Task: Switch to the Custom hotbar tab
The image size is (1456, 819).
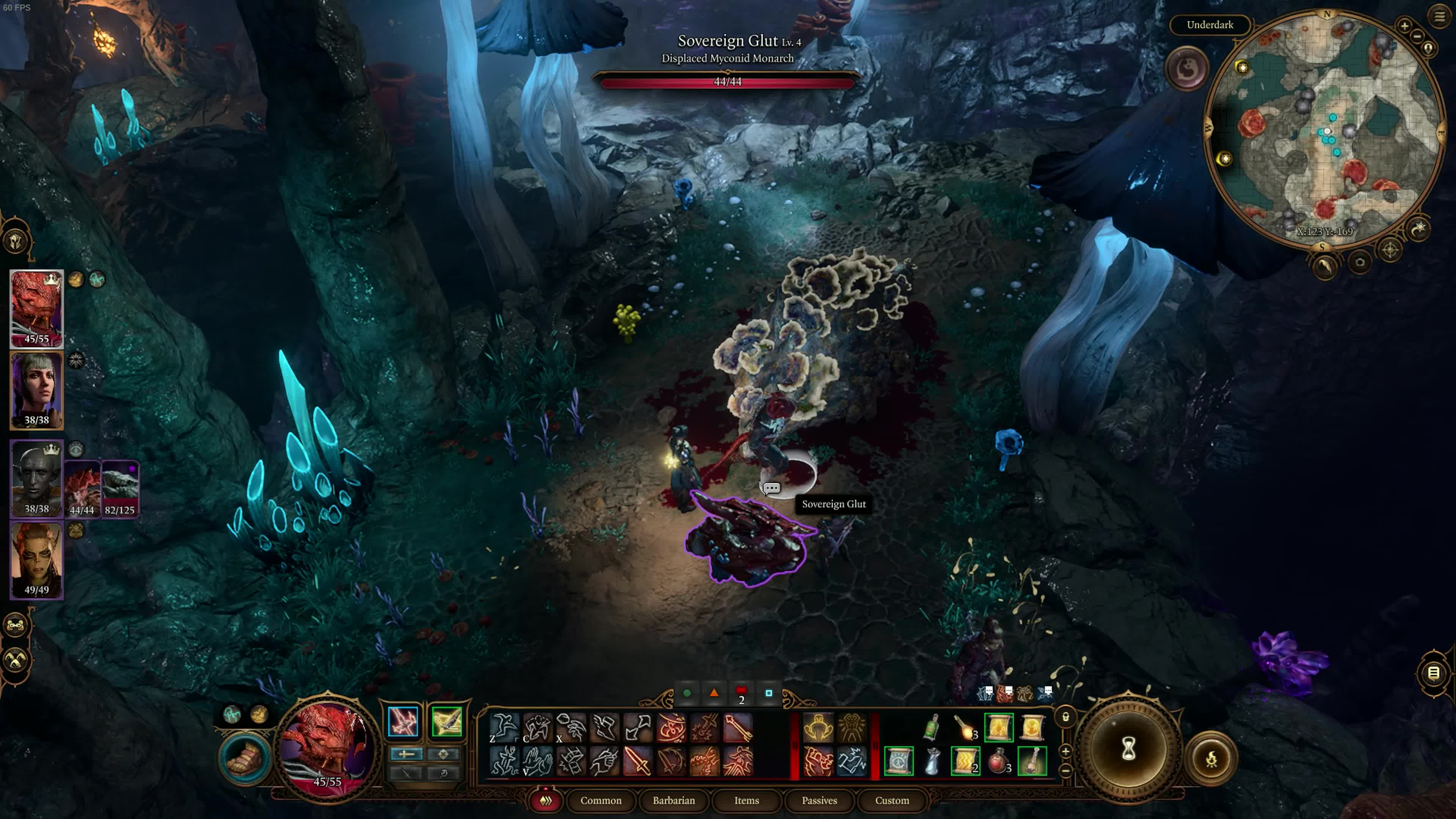Action: coord(891,800)
